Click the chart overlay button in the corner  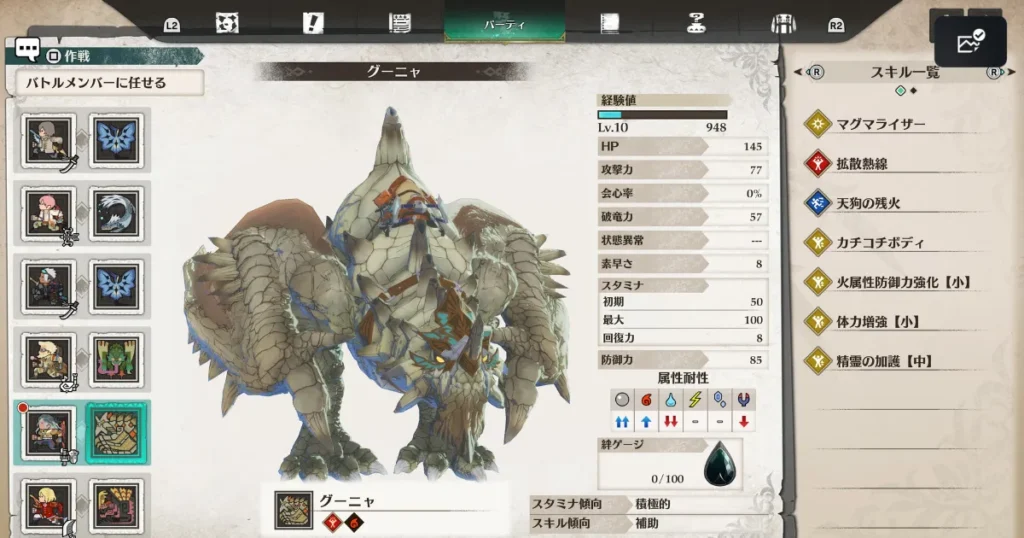click(970, 41)
